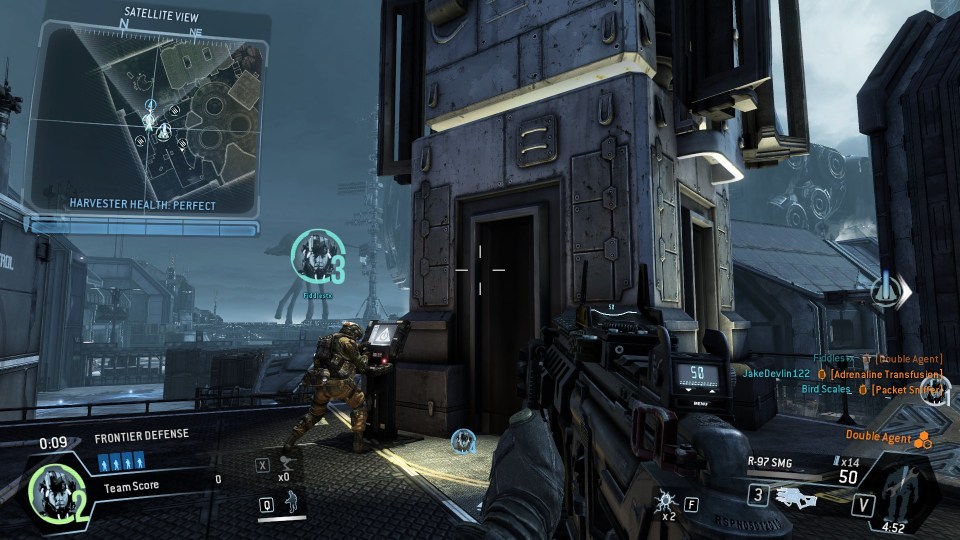Click the player marker on the minimap
960x540 pixels.
(x=150, y=122)
